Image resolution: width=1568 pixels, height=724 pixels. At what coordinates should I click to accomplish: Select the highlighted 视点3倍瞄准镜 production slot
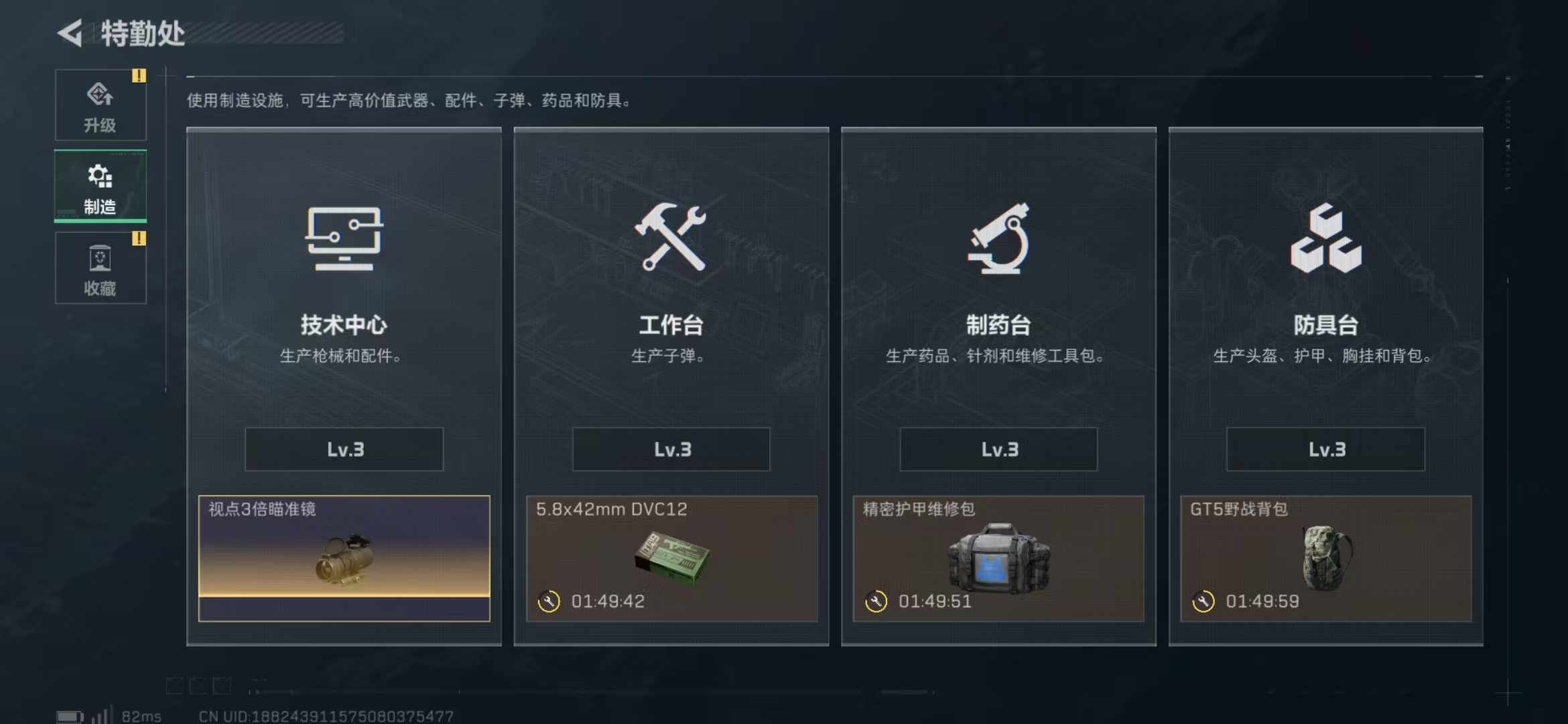pyautogui.click(x=344, y=556)
